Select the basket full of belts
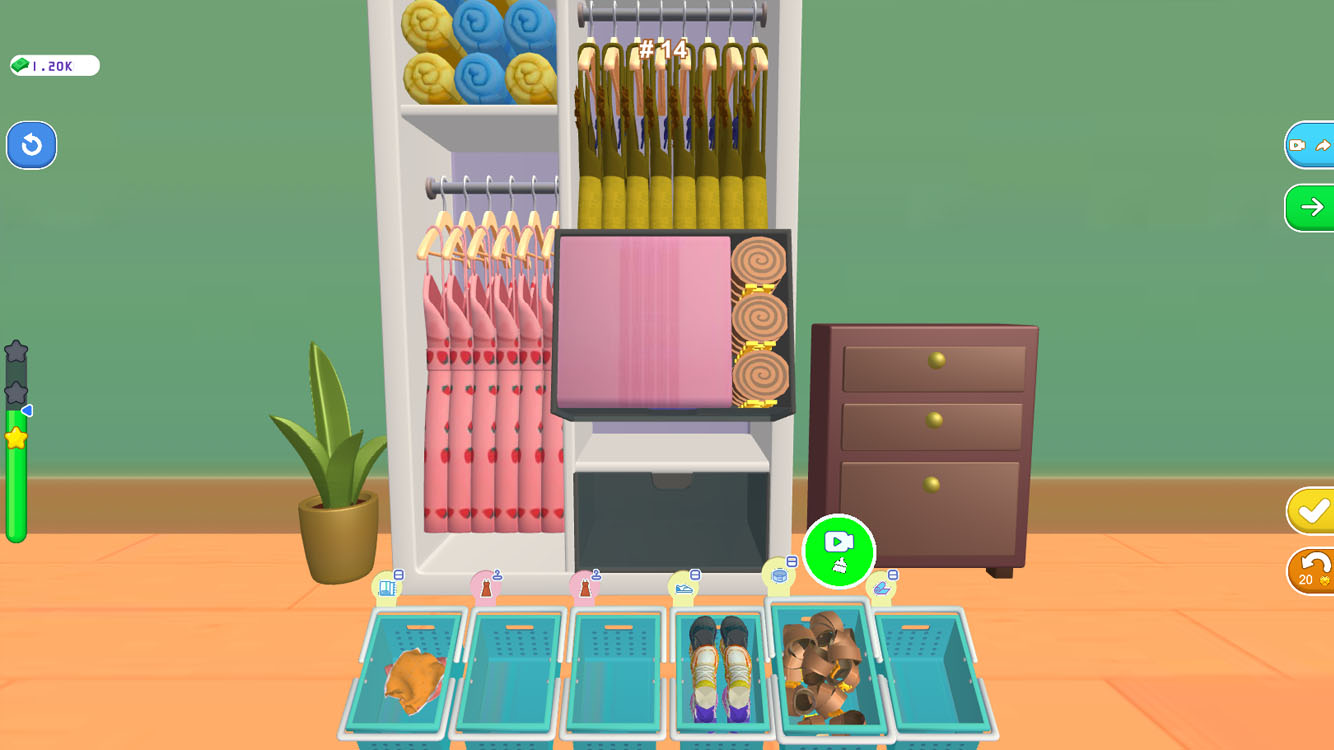The width and height of the screenshot is (1334, 750). [831, 670]
